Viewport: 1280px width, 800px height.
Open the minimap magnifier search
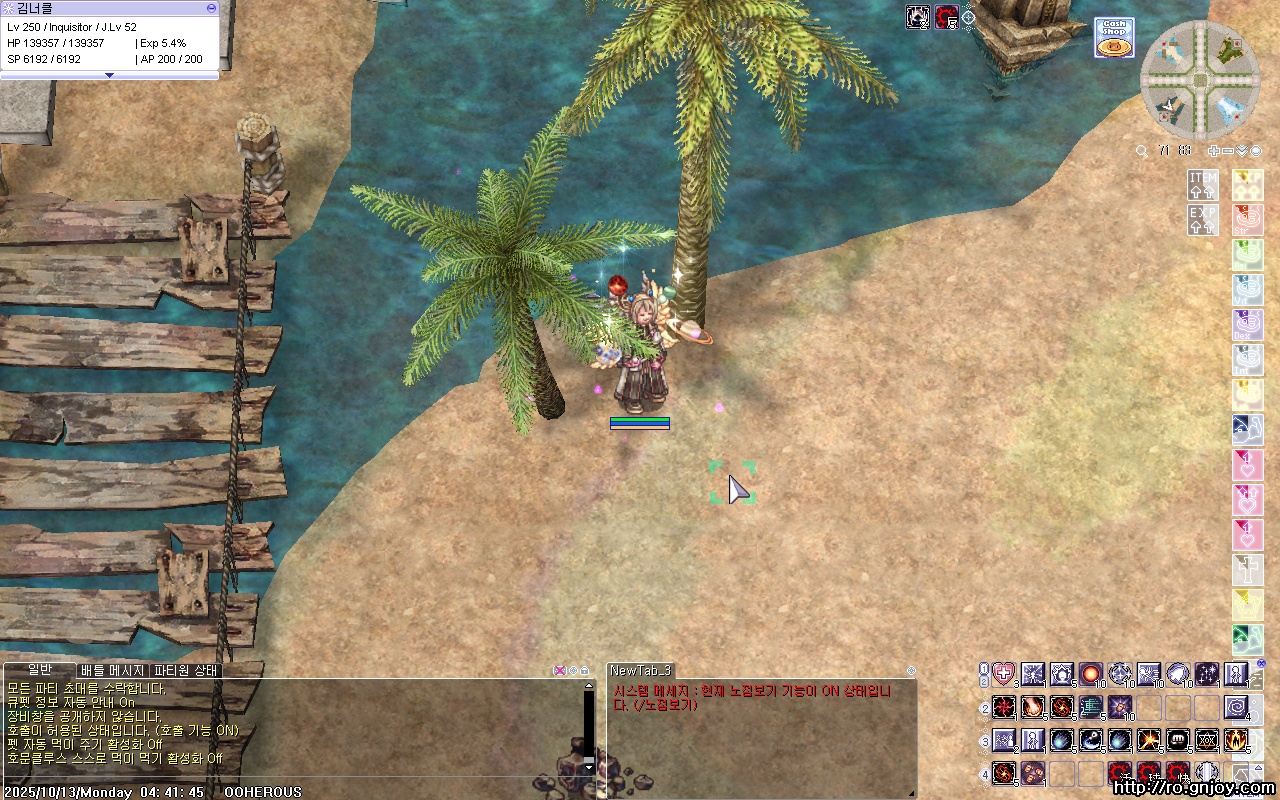pyautogui.click(x=1142, y=151)
